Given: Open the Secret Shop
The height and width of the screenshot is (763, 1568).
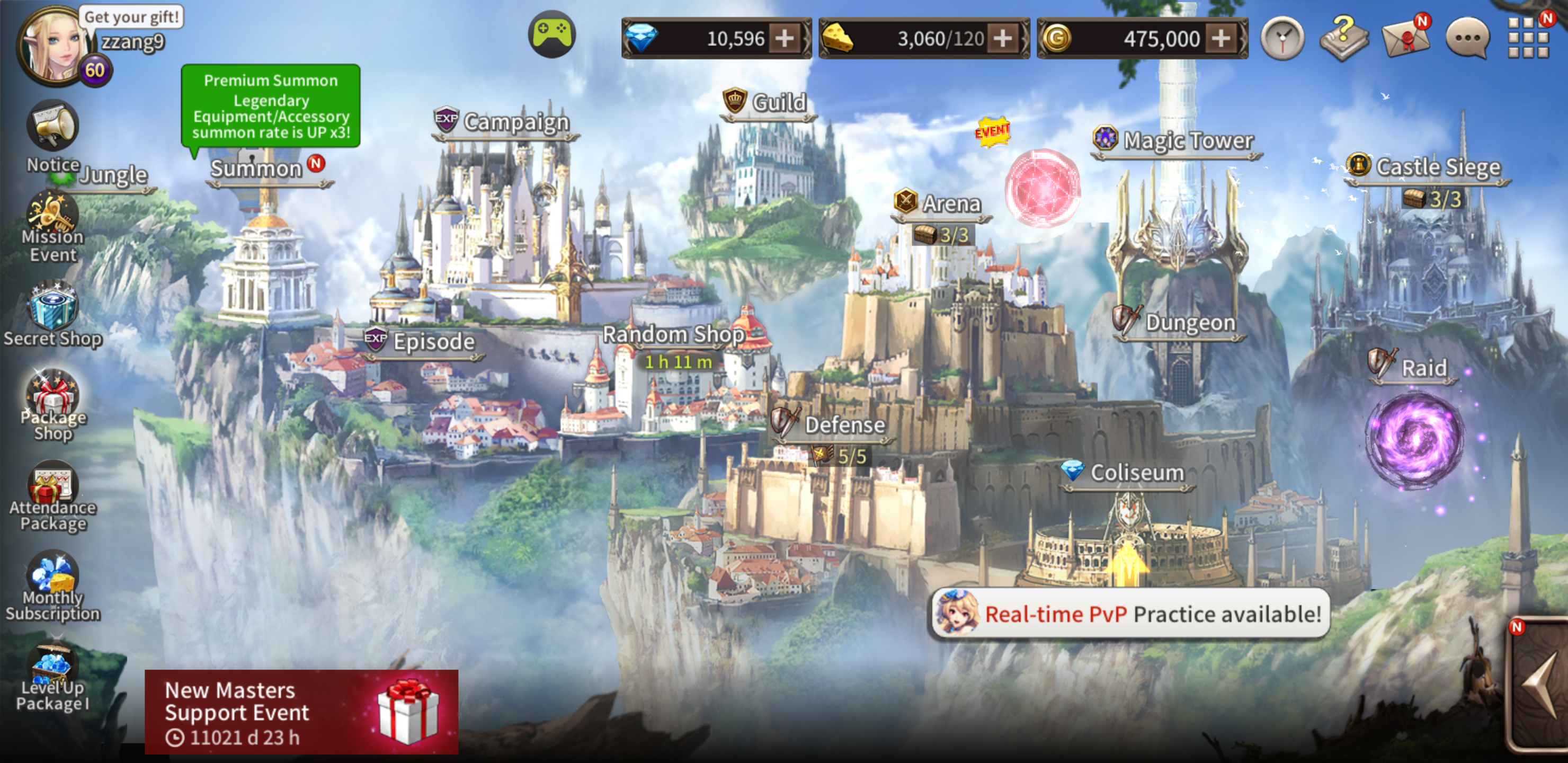Looking at the screenshot, I should tap(52, 315).
